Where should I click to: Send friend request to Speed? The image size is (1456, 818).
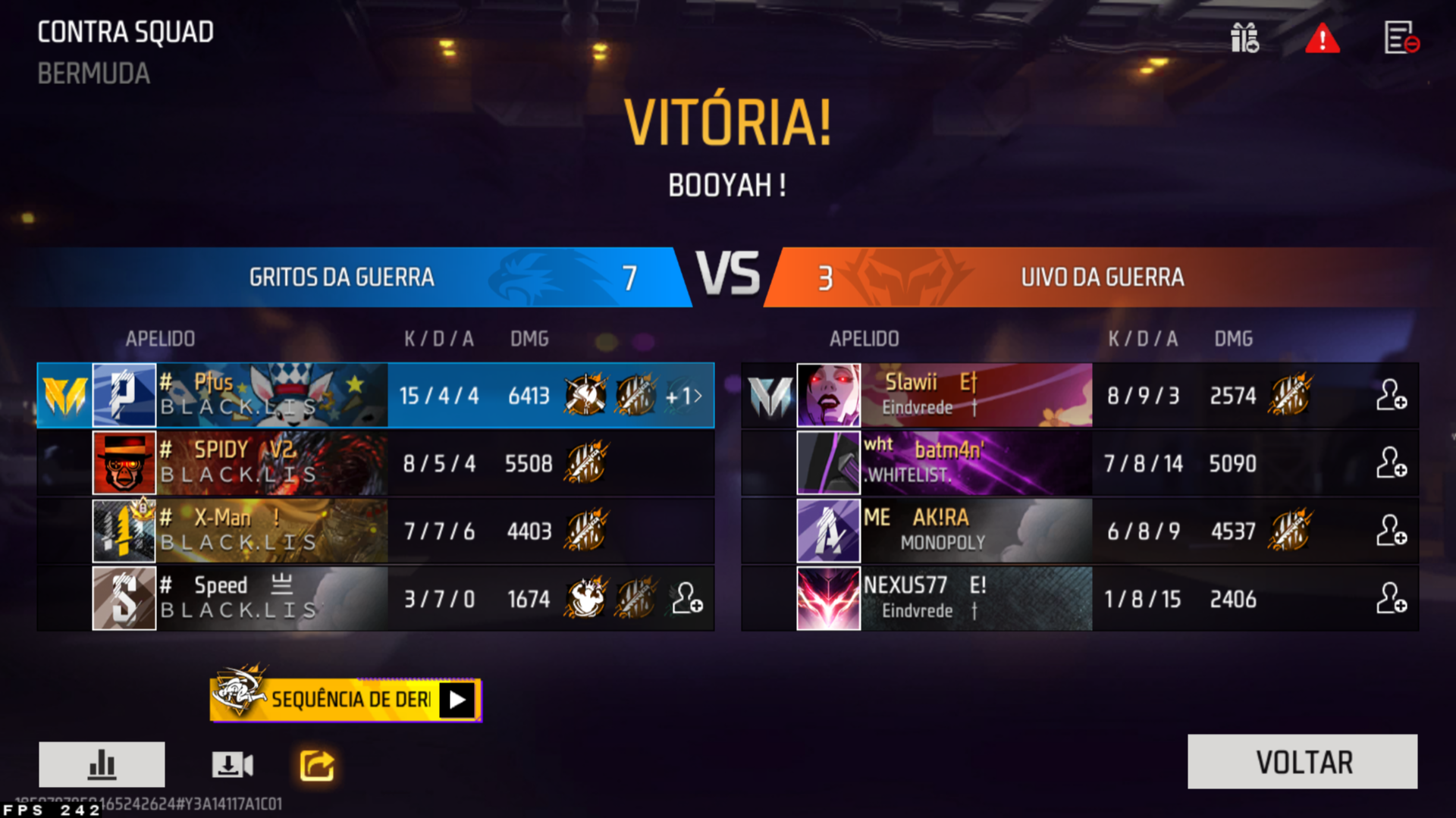686,599
